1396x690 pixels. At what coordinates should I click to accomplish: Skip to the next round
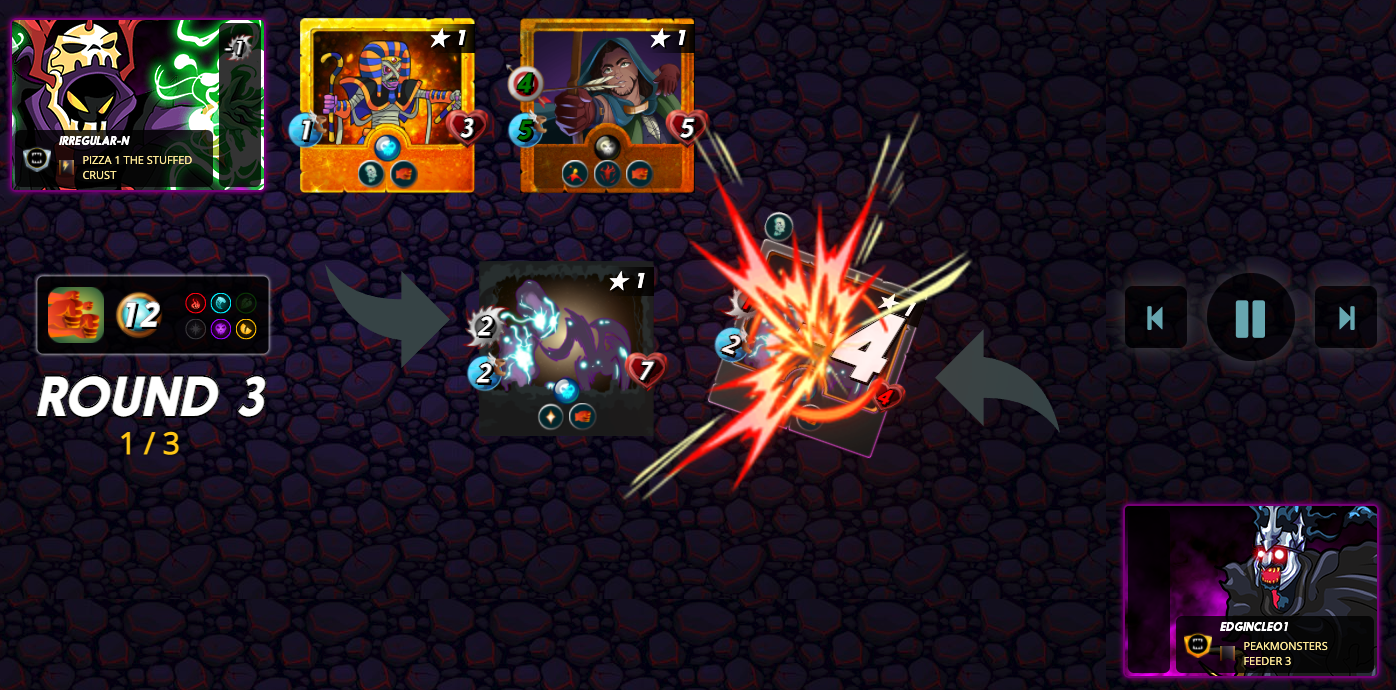coord(1345,318)
